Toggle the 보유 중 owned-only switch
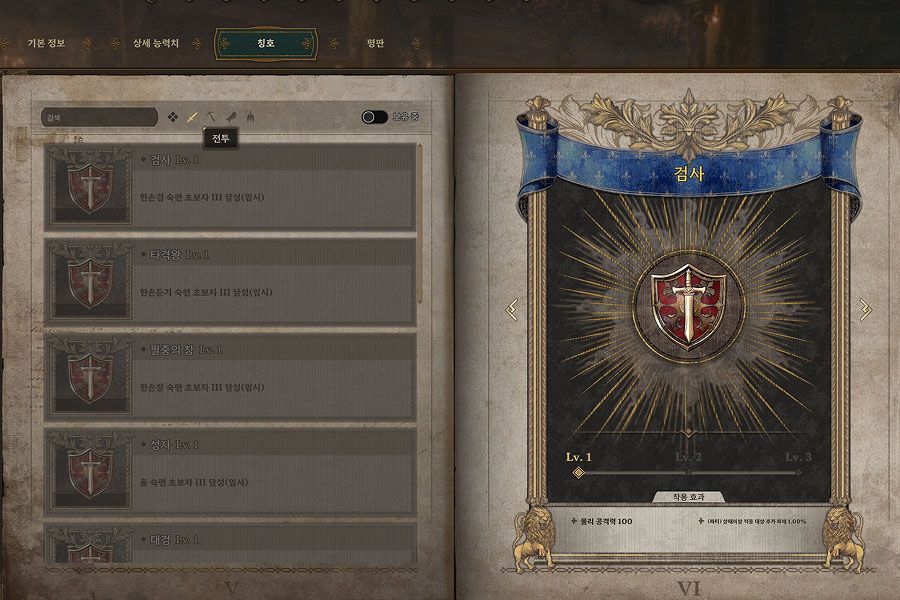This screenshot has width=900, height=600. click(x=375, y=117)
